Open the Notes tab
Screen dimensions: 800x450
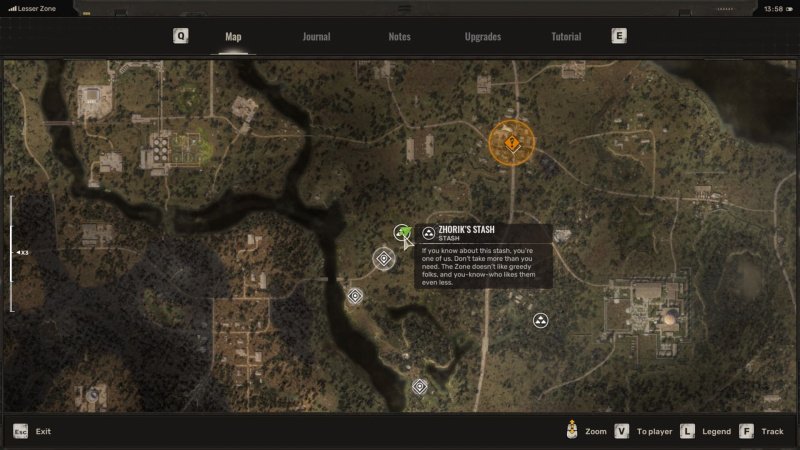[399, 37]
